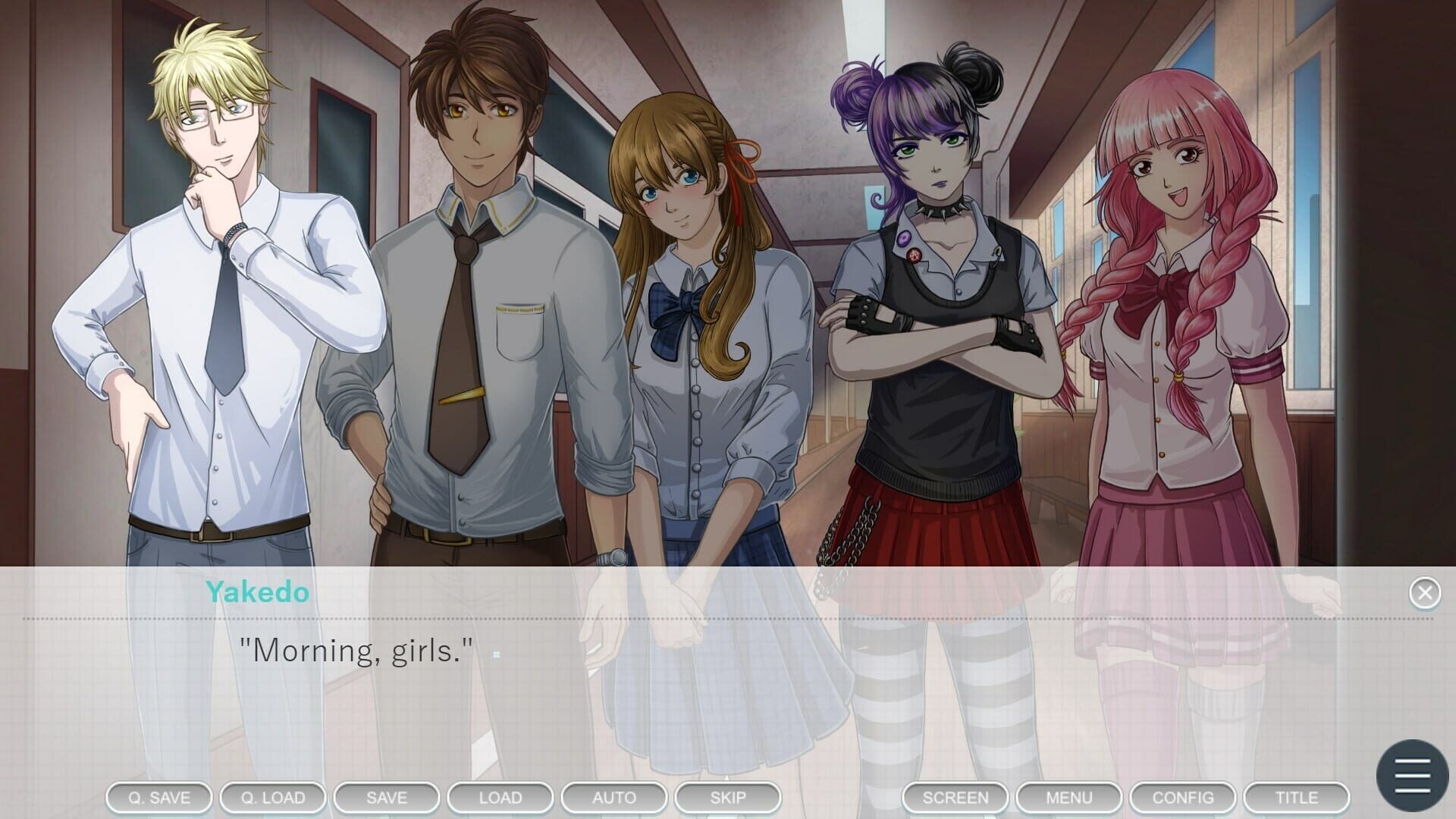
Task: Close the dialogue window with the X
Action: pos(1424,592)
